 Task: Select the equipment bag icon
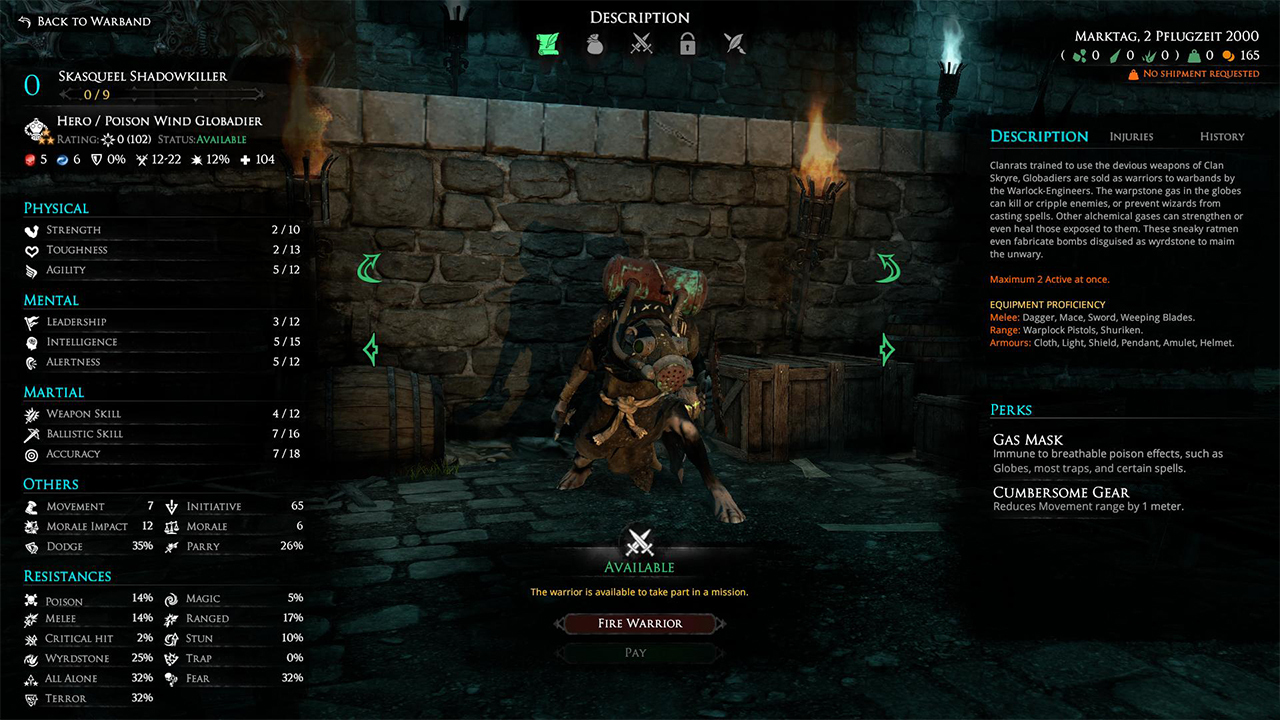pos(594,44)
